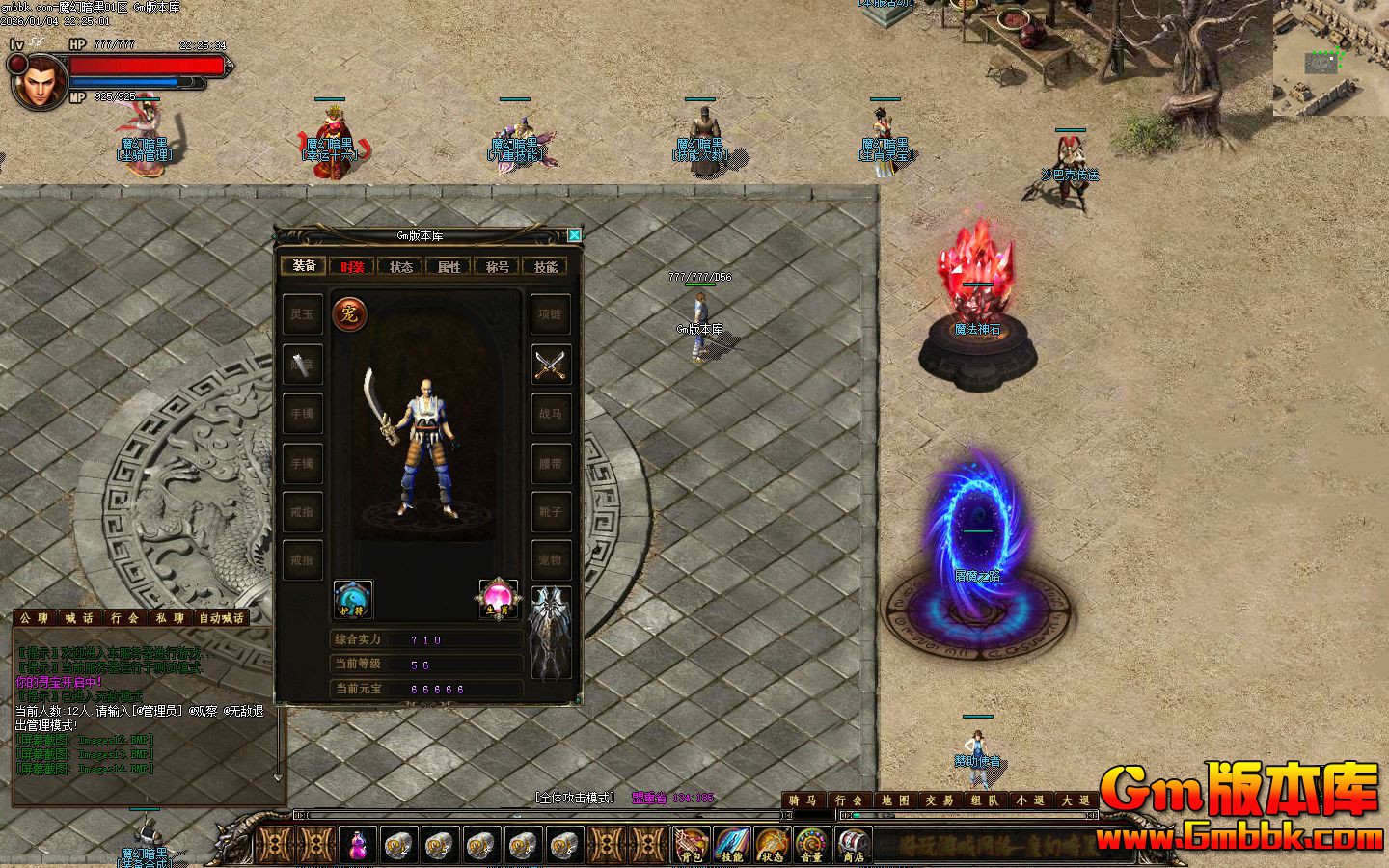Open the 音量 volume settings
The image size is (1389, 868).
(812, 846)
